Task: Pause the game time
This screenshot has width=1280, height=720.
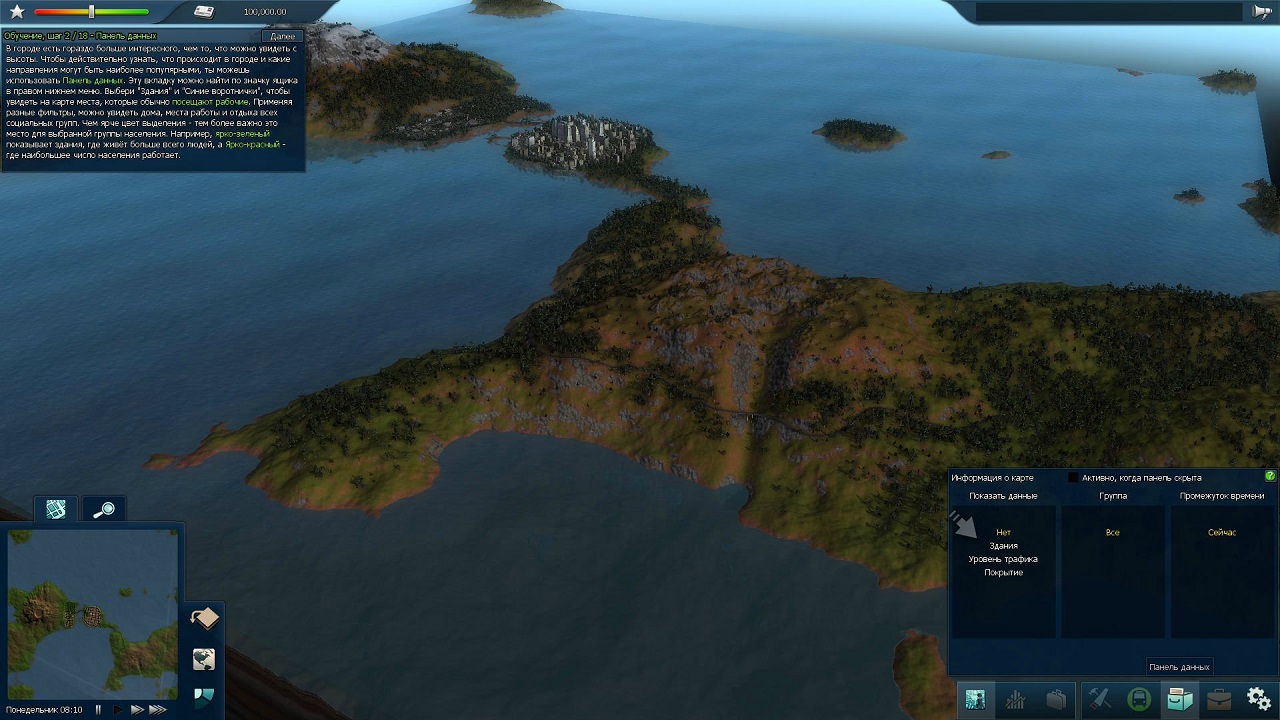Action: click(x=98, y=710)
